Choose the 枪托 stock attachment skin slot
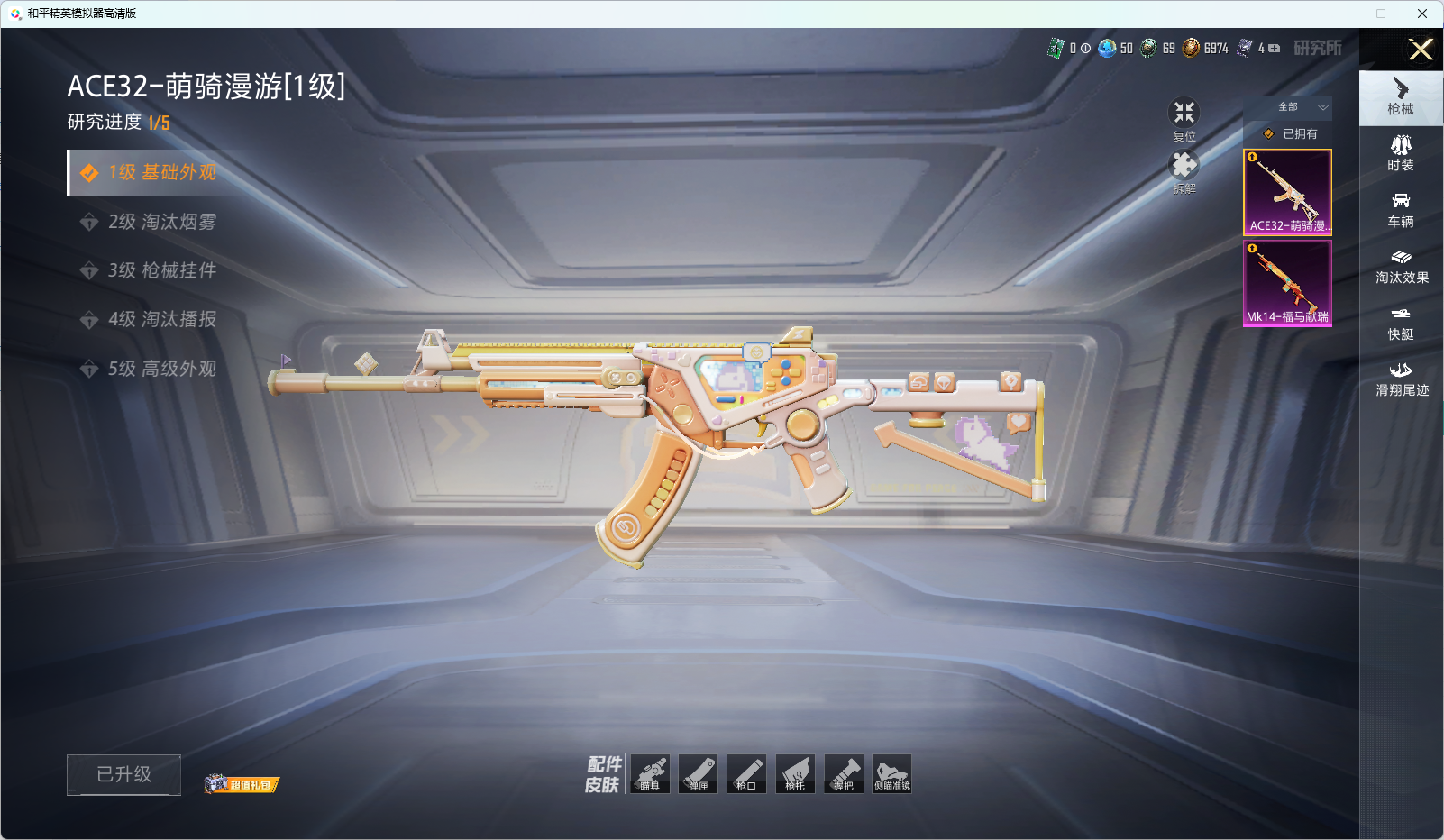This screenshot has width=1444, height=840. 795,774
